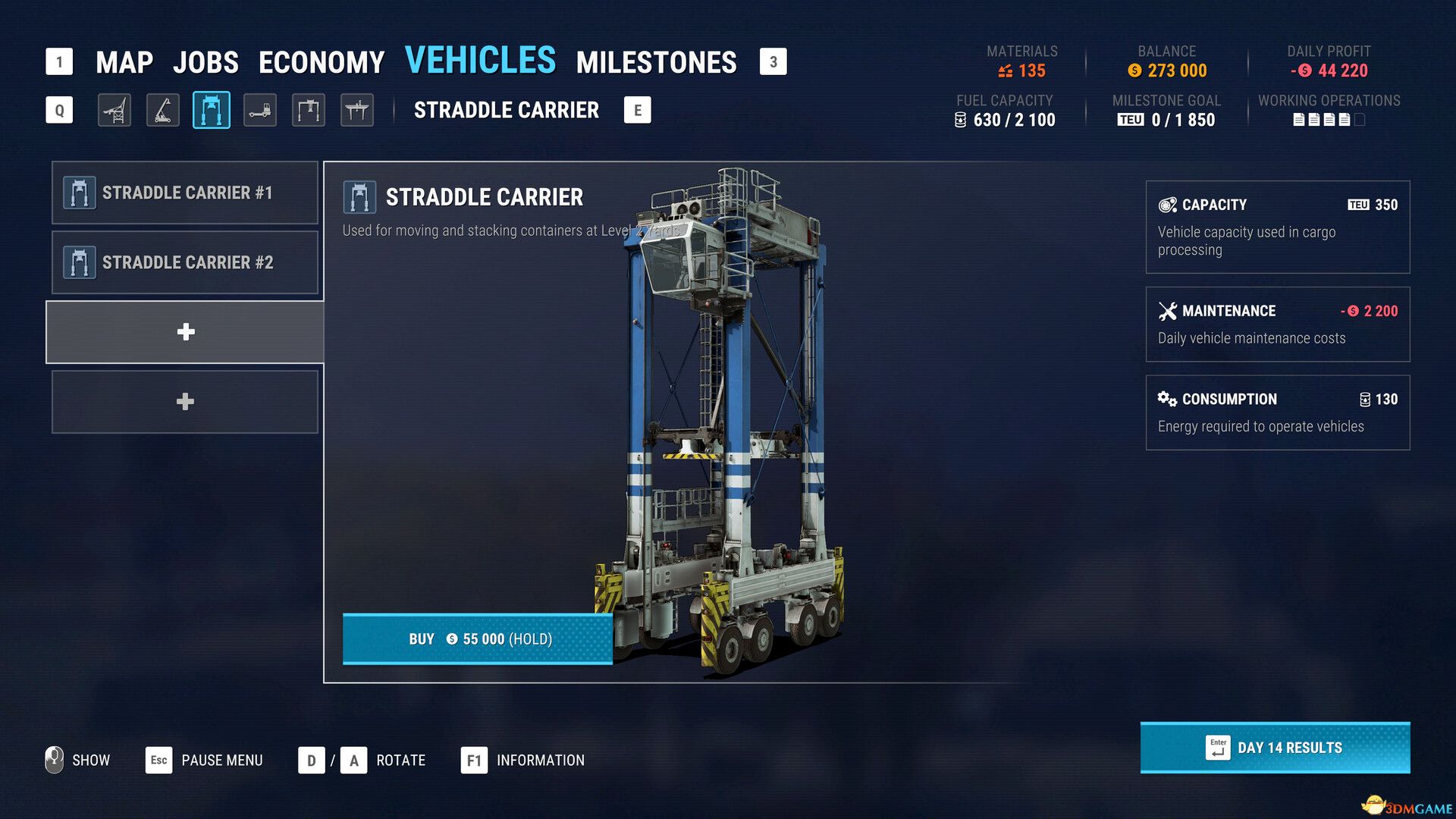1456x819 pixels.
Task: Open the Day 14 Results
Action: (1275, 748)
